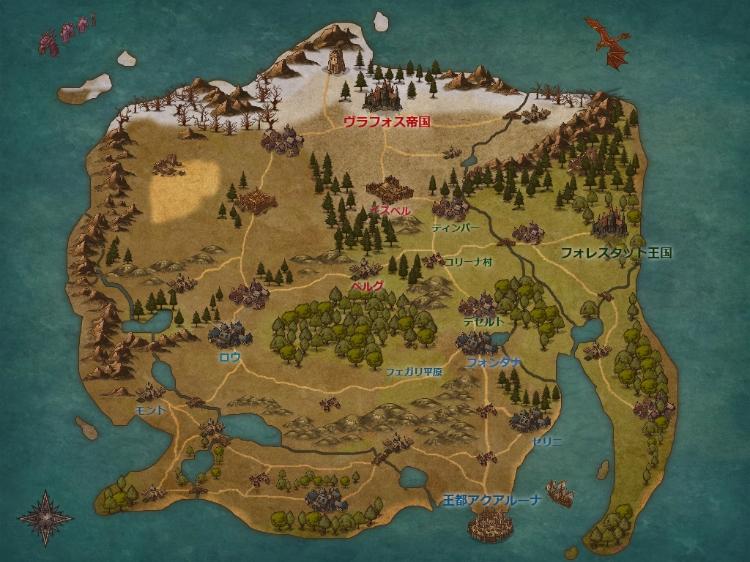The height and width of the screenshot is (562, 750).
Task: Click the ティンバー town label
Action: pos(455,228)
